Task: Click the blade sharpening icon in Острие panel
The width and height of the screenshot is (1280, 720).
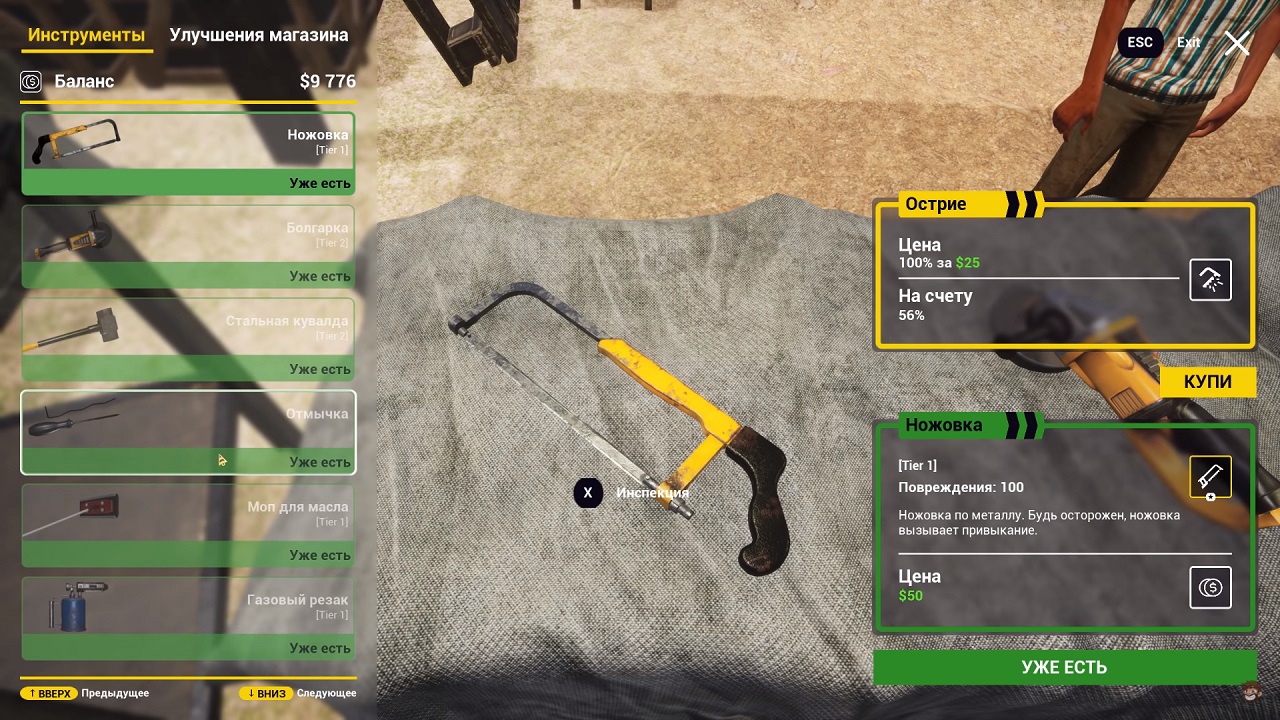Action: pyautogui.click(x=1210, y=280)
